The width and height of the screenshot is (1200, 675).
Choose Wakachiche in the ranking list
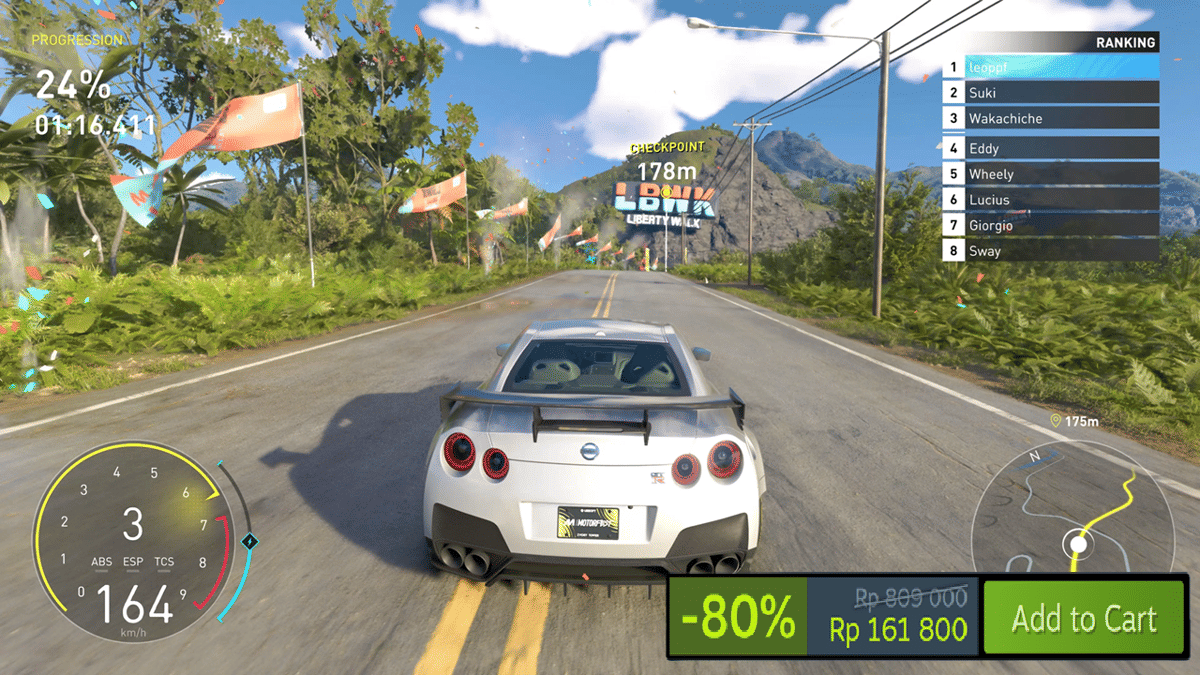pos(1052,118)
